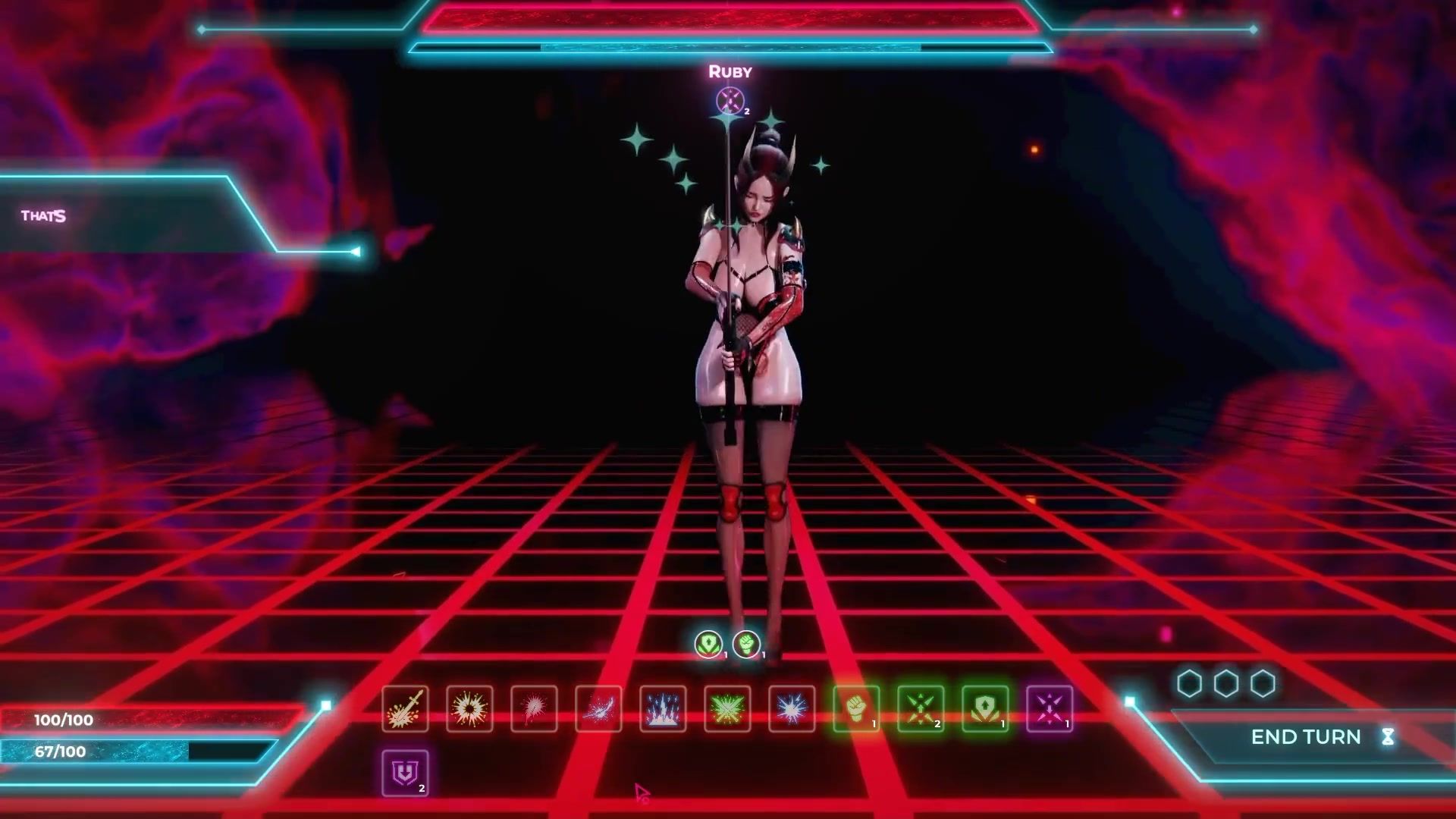The height and width of the screenshot is (819, 1456).
Task: Choose the green crossed arrows buff
Action: (x=921, y=709)
